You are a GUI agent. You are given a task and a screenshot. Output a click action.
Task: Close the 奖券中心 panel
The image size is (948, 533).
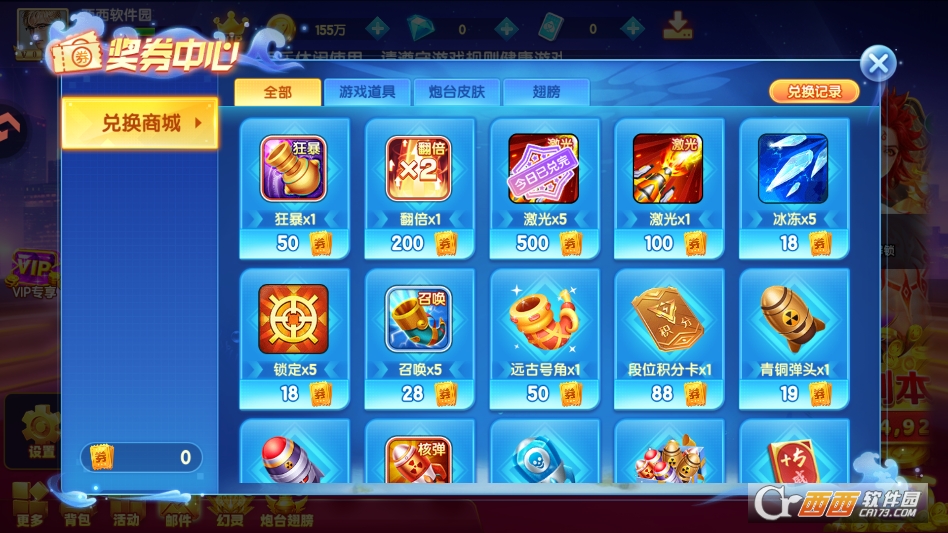pos(878,65)
